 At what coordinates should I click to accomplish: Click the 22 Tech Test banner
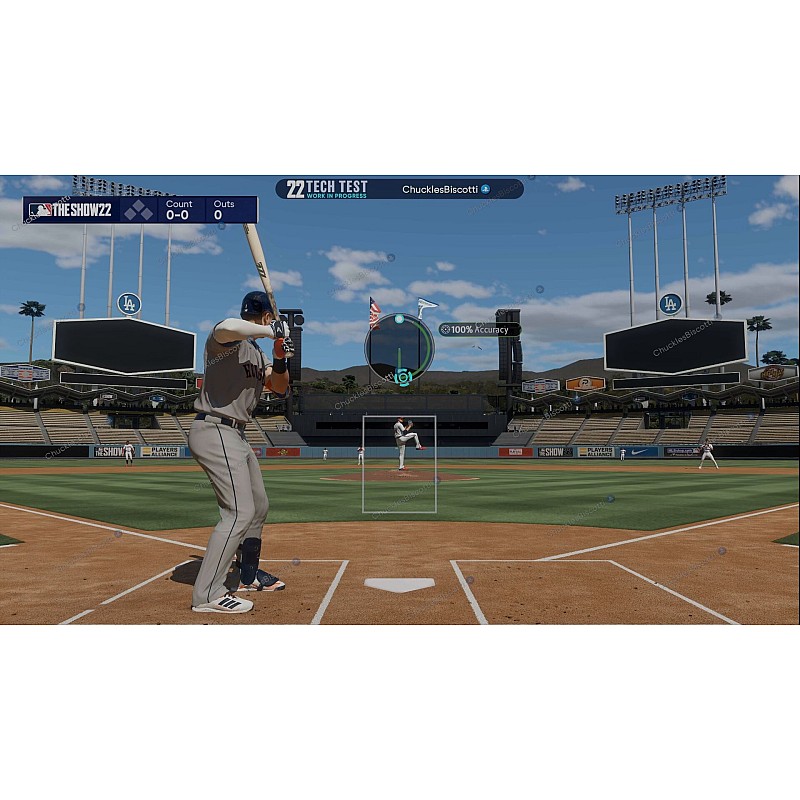click(327, 189)
